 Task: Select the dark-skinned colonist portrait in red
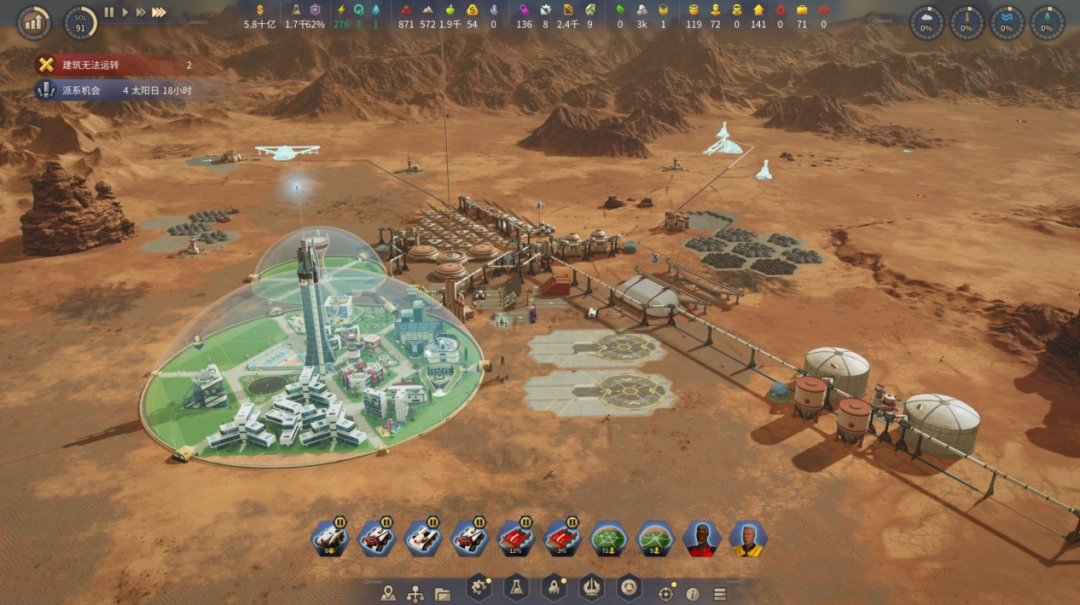click(x=701, y=539)
